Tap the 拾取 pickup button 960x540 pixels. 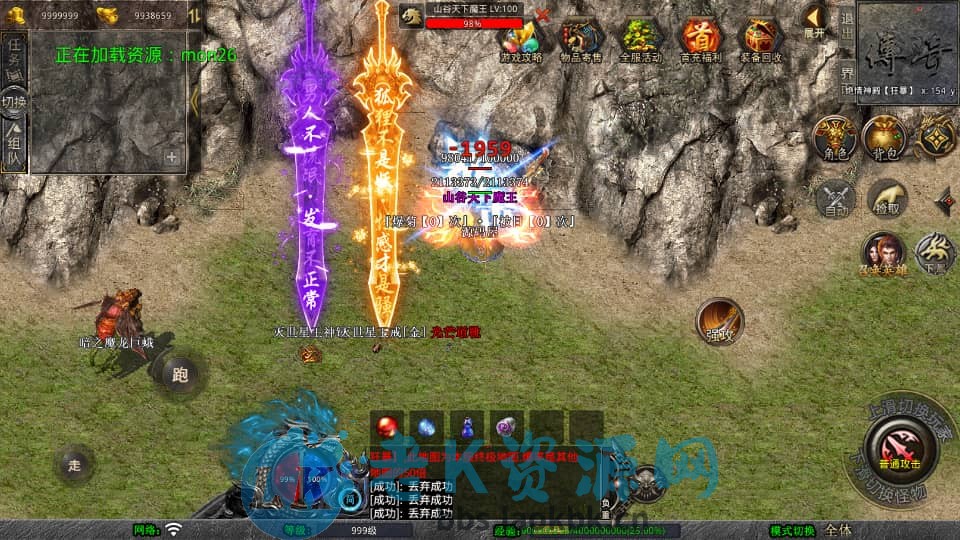point(886,198)
